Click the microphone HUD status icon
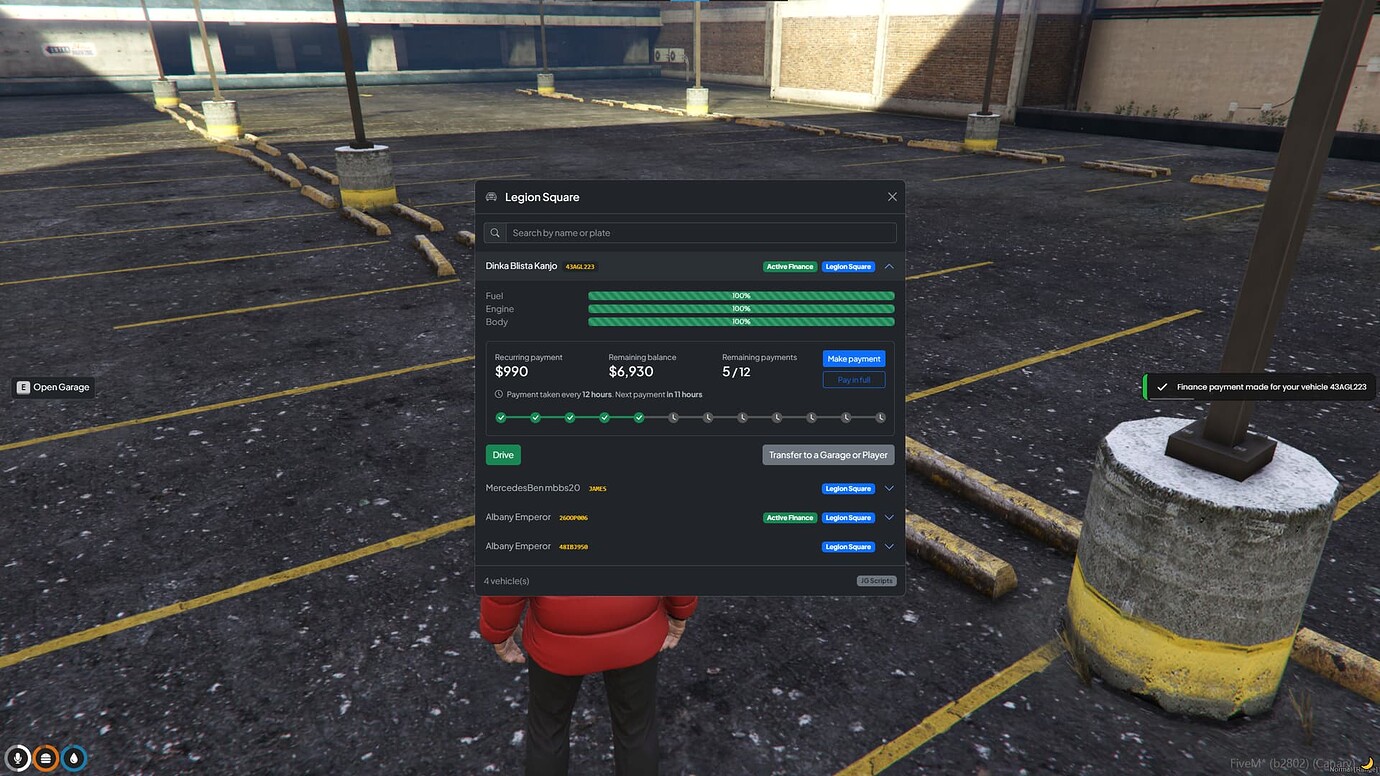The width and height of the screenshot is (1380, 776). (x=18, y=758)
